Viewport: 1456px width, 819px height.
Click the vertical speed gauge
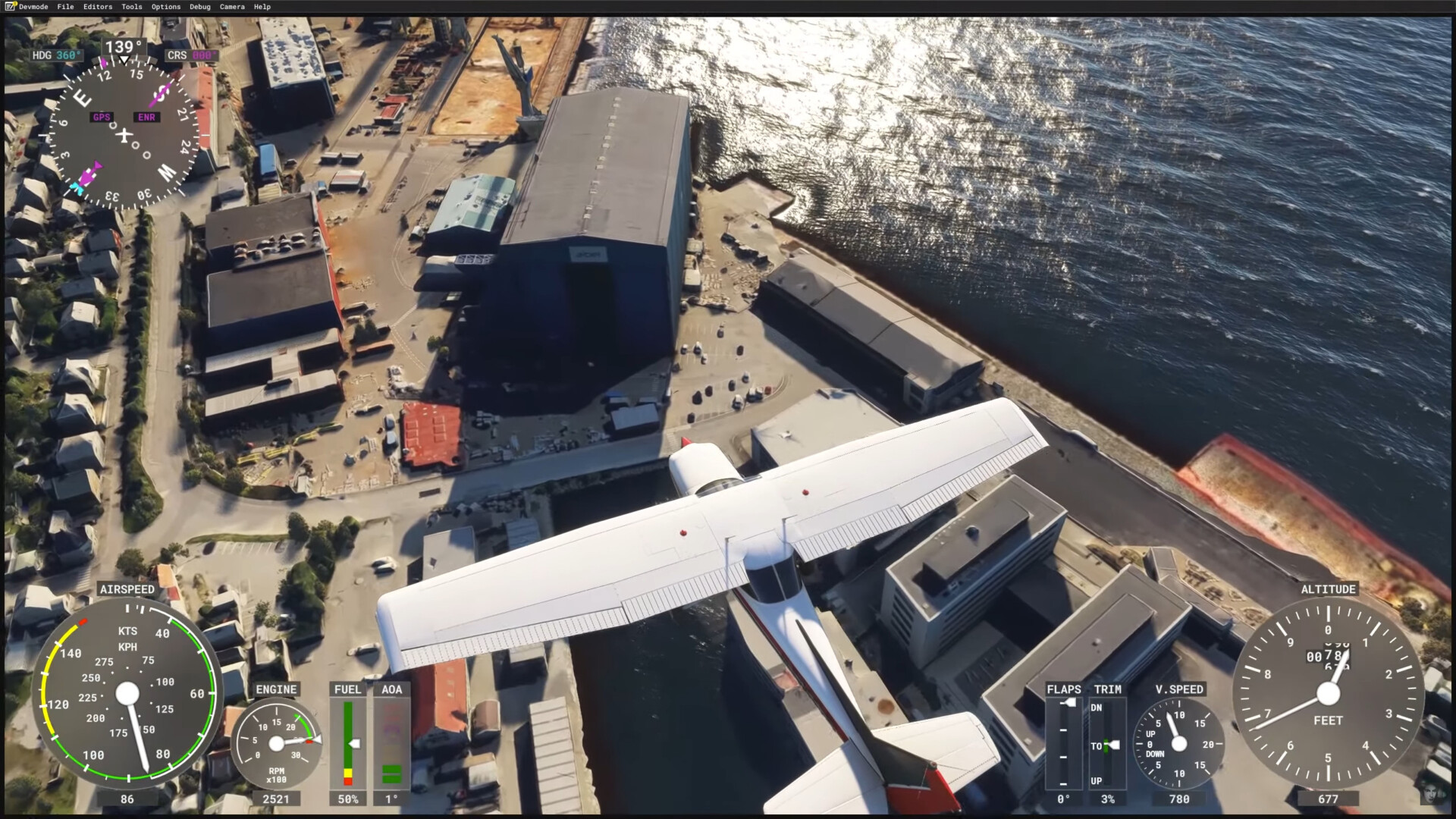click(1178, 743)
